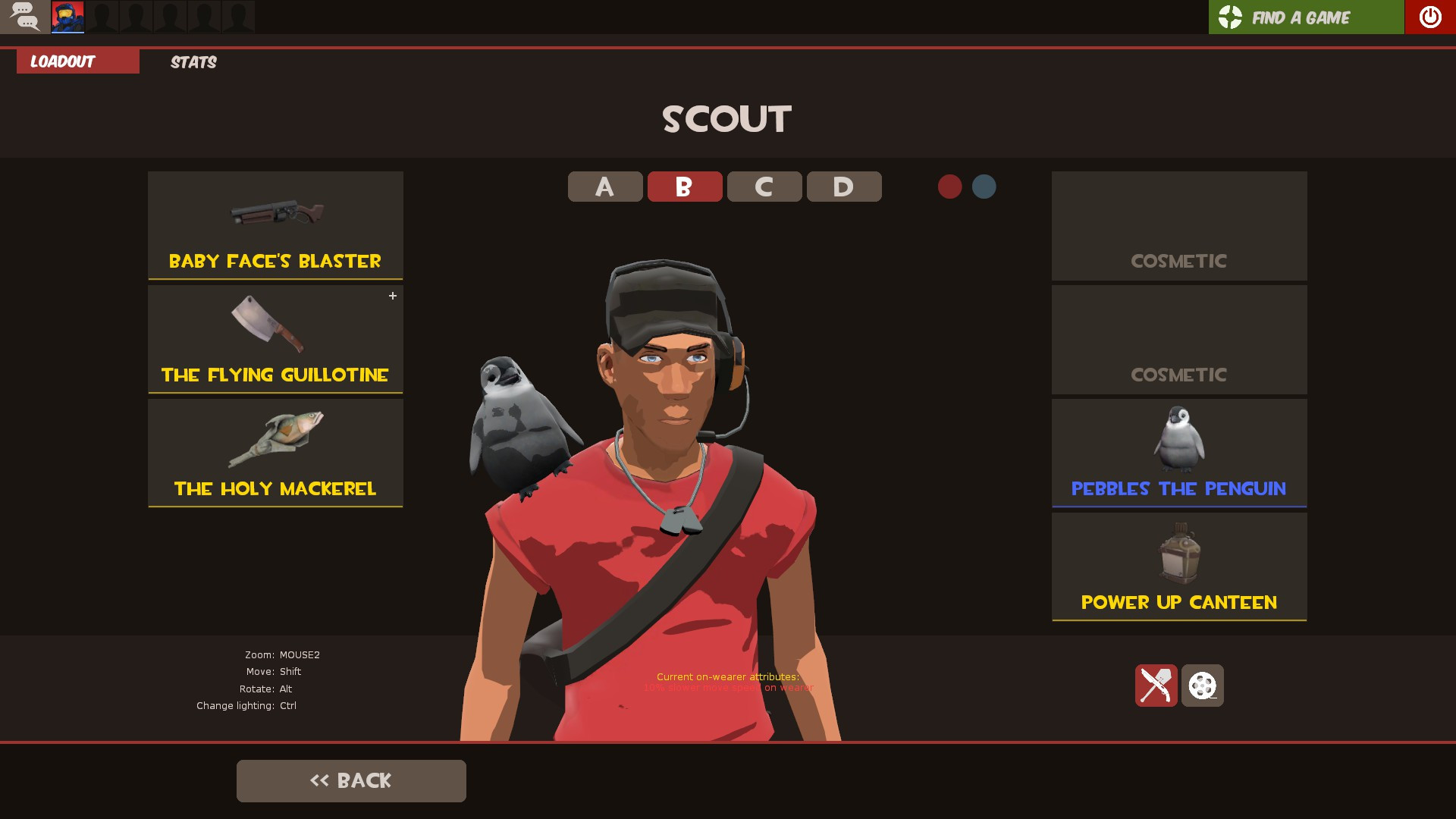Click the Back button
Viewport: 1456px width, 819px height.
point(351,780)
